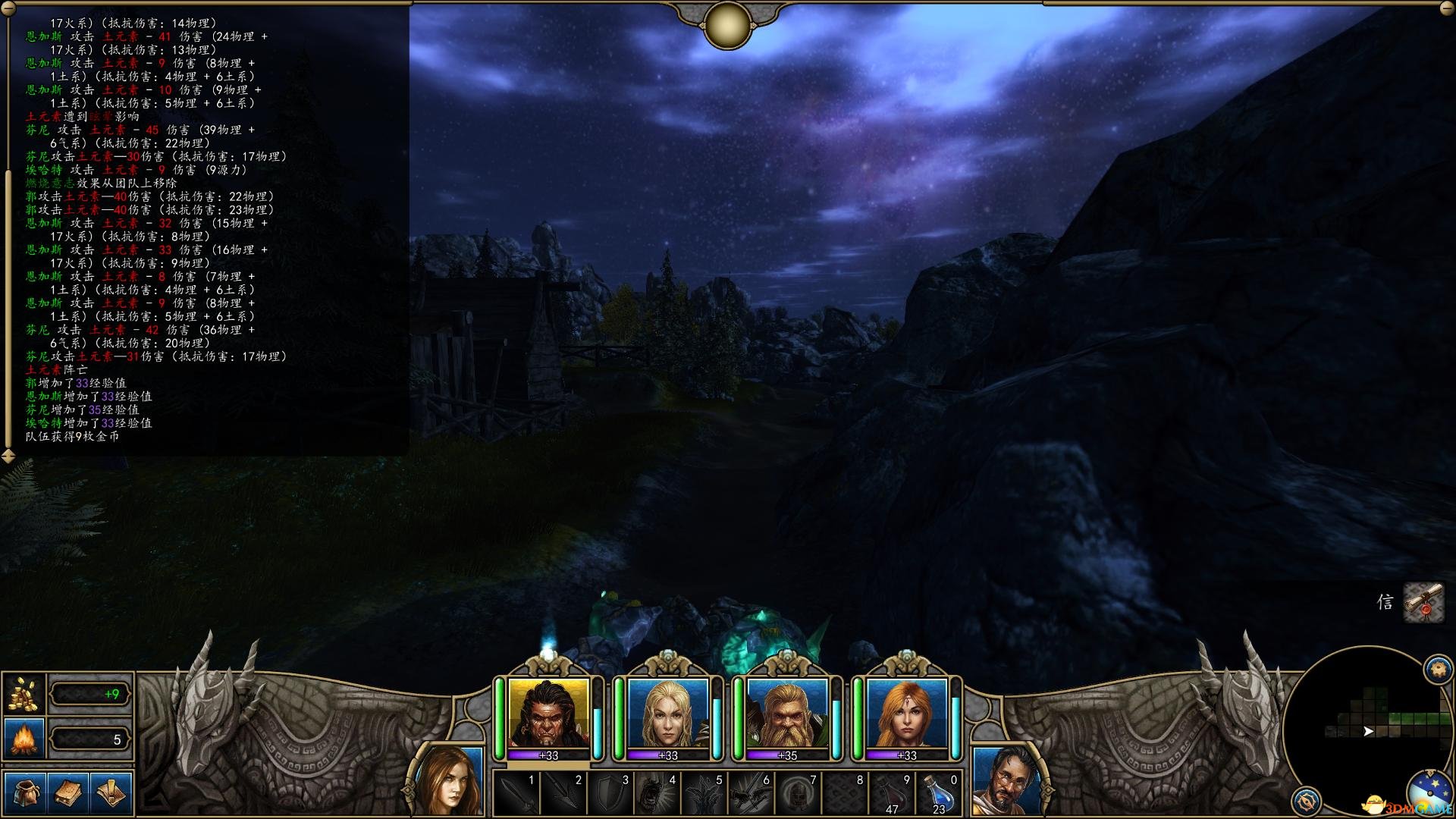Open the letter scroll notification
The image size is (1456, 819).
pyautogui.click(x=1423, y=603)
